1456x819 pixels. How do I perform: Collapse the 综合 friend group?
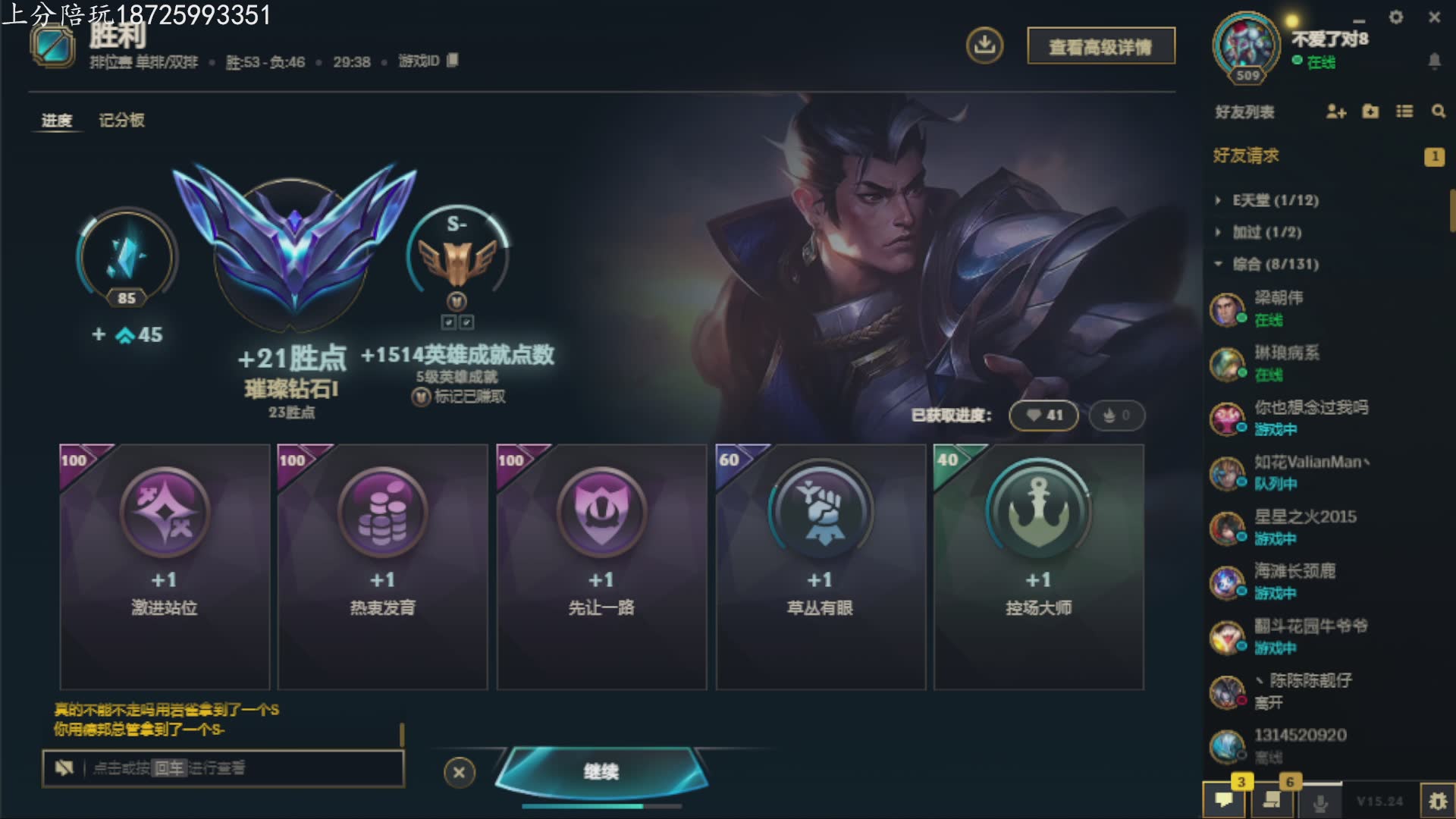(1276, 264)
